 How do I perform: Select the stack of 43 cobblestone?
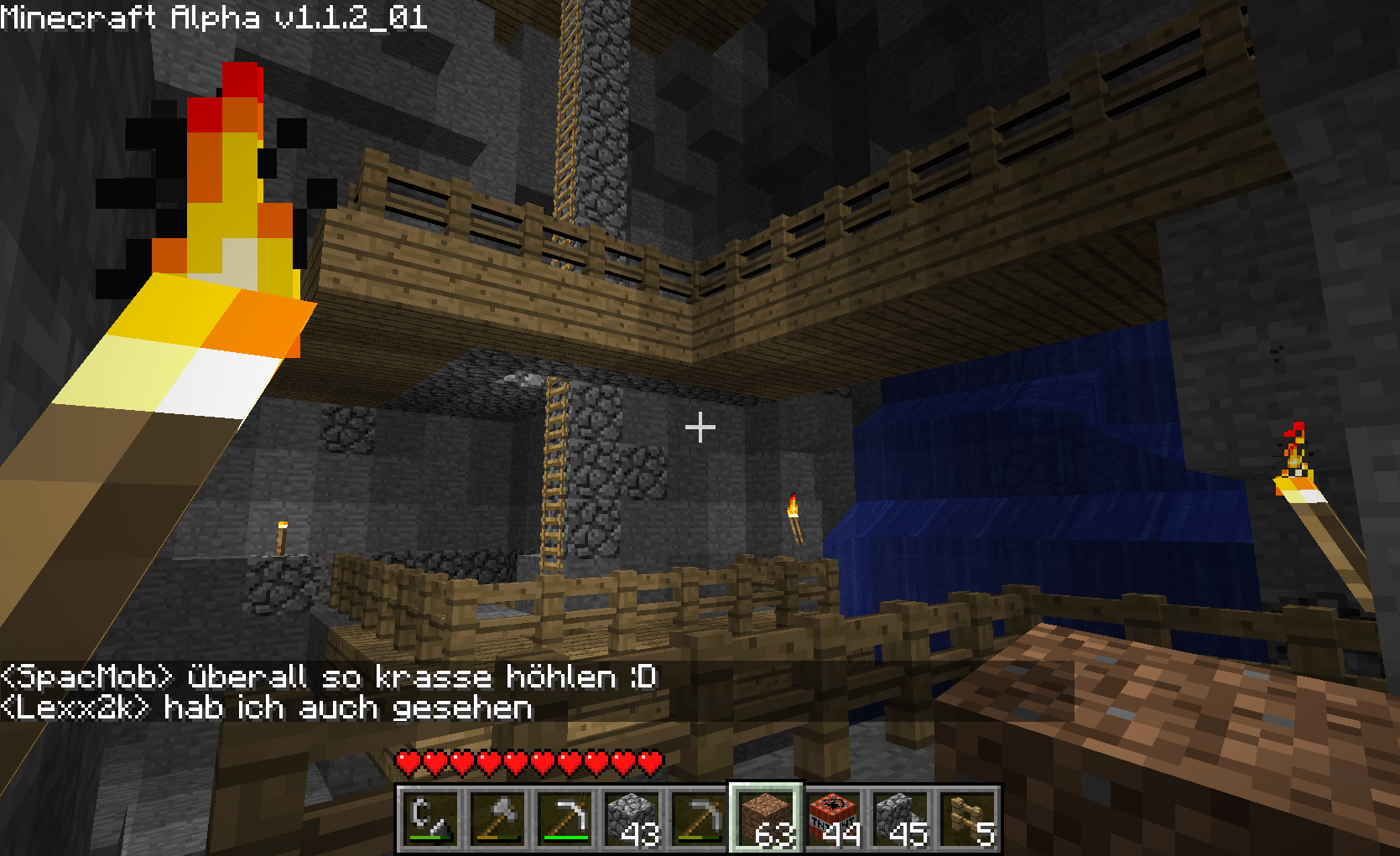[x=632, y=818]
